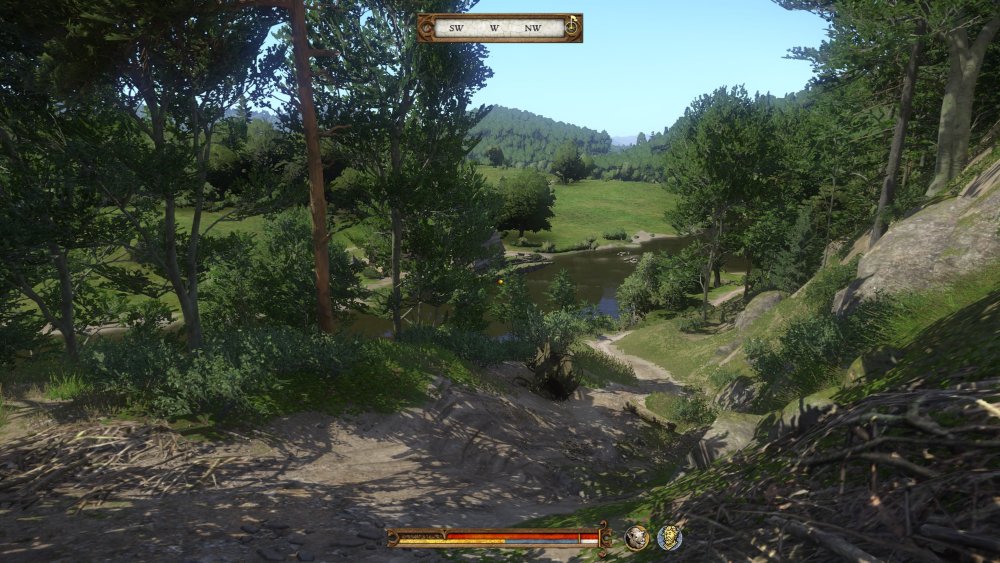Screen dimensions: 1000x563
Task: Select the golden bearded-face status icon
Action: click(x=669, y=538)
